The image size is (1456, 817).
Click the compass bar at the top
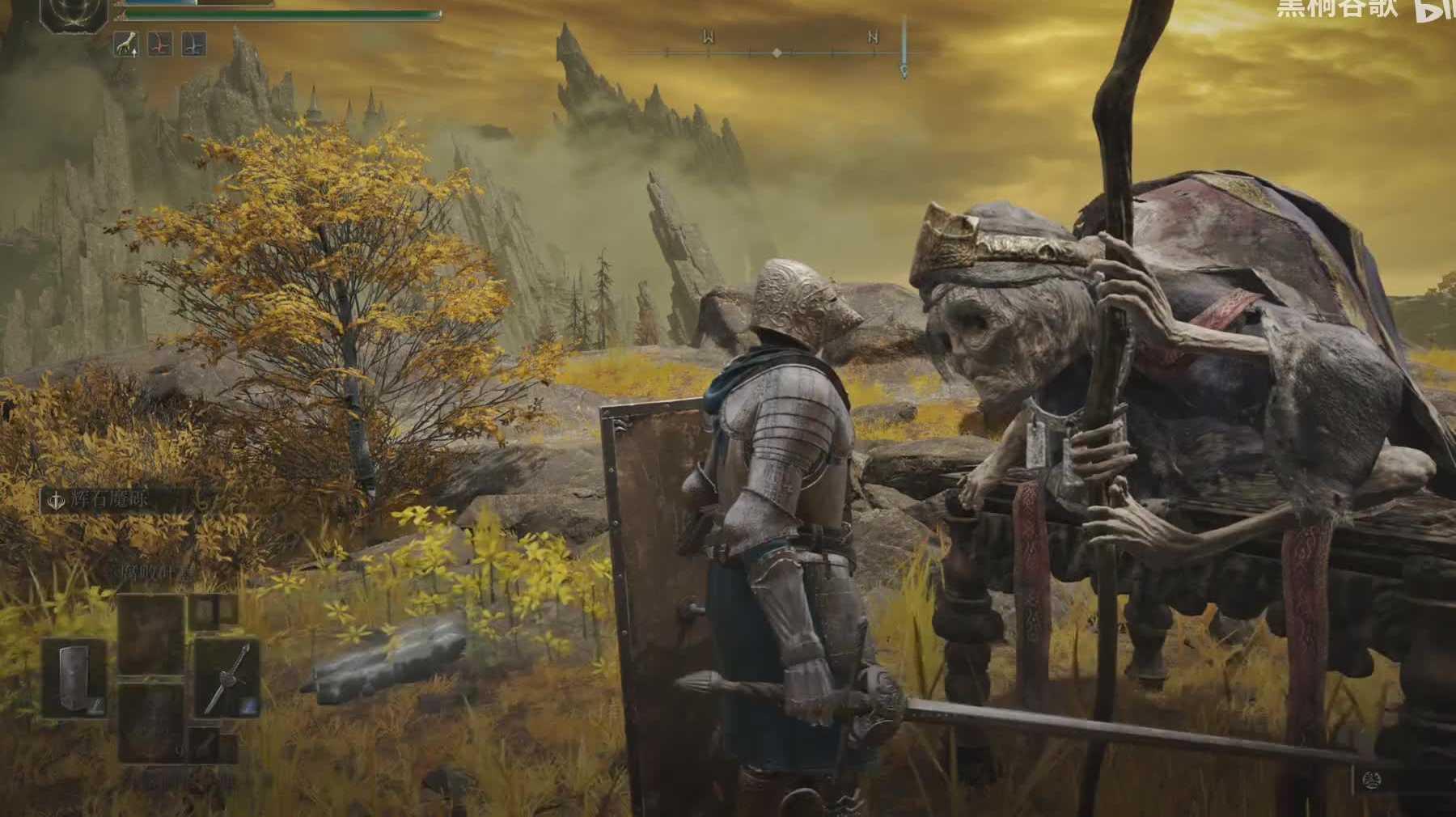pos(777,53)
